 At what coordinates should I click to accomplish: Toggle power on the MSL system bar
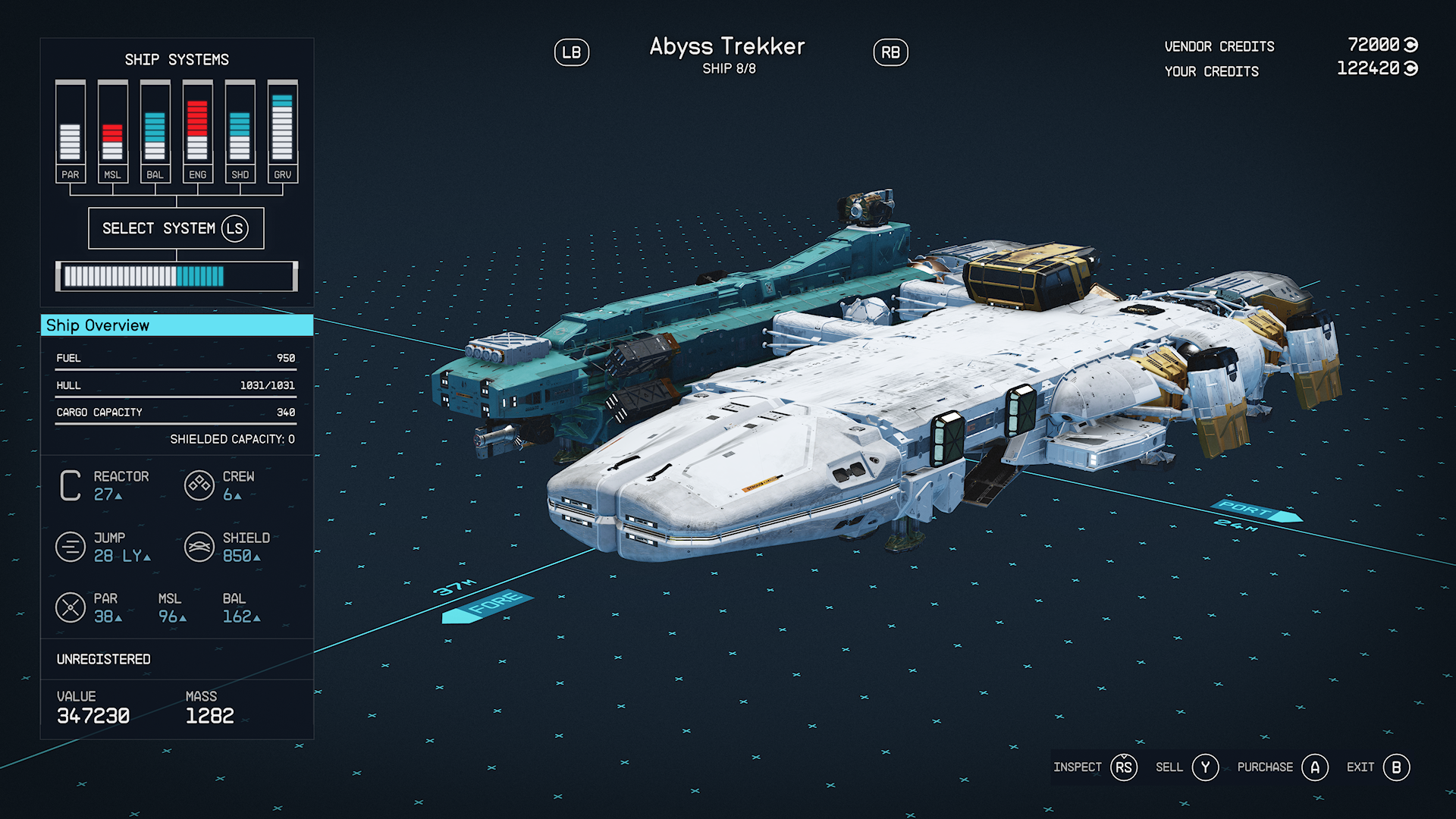click(x=112, y=129)
